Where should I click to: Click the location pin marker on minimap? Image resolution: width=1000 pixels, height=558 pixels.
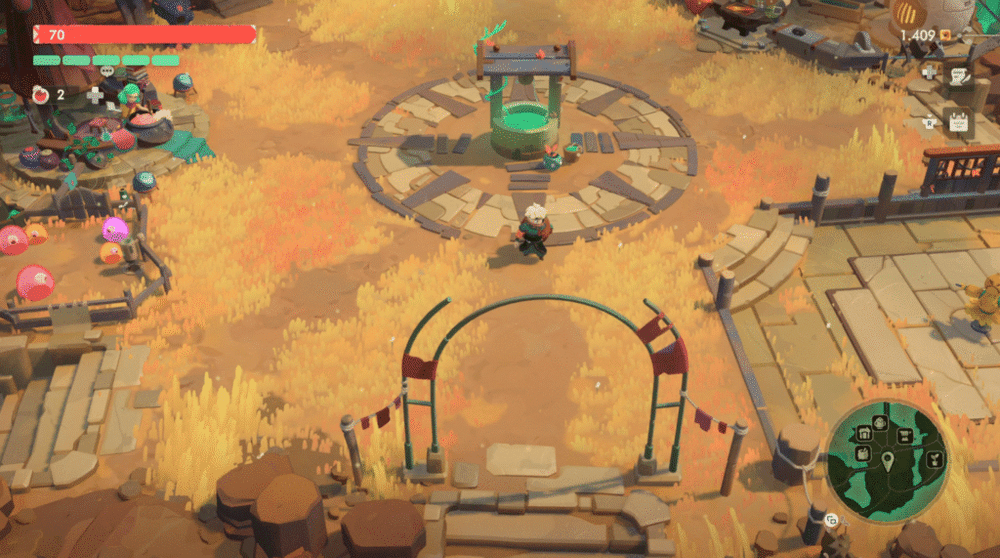click(887, 461)
